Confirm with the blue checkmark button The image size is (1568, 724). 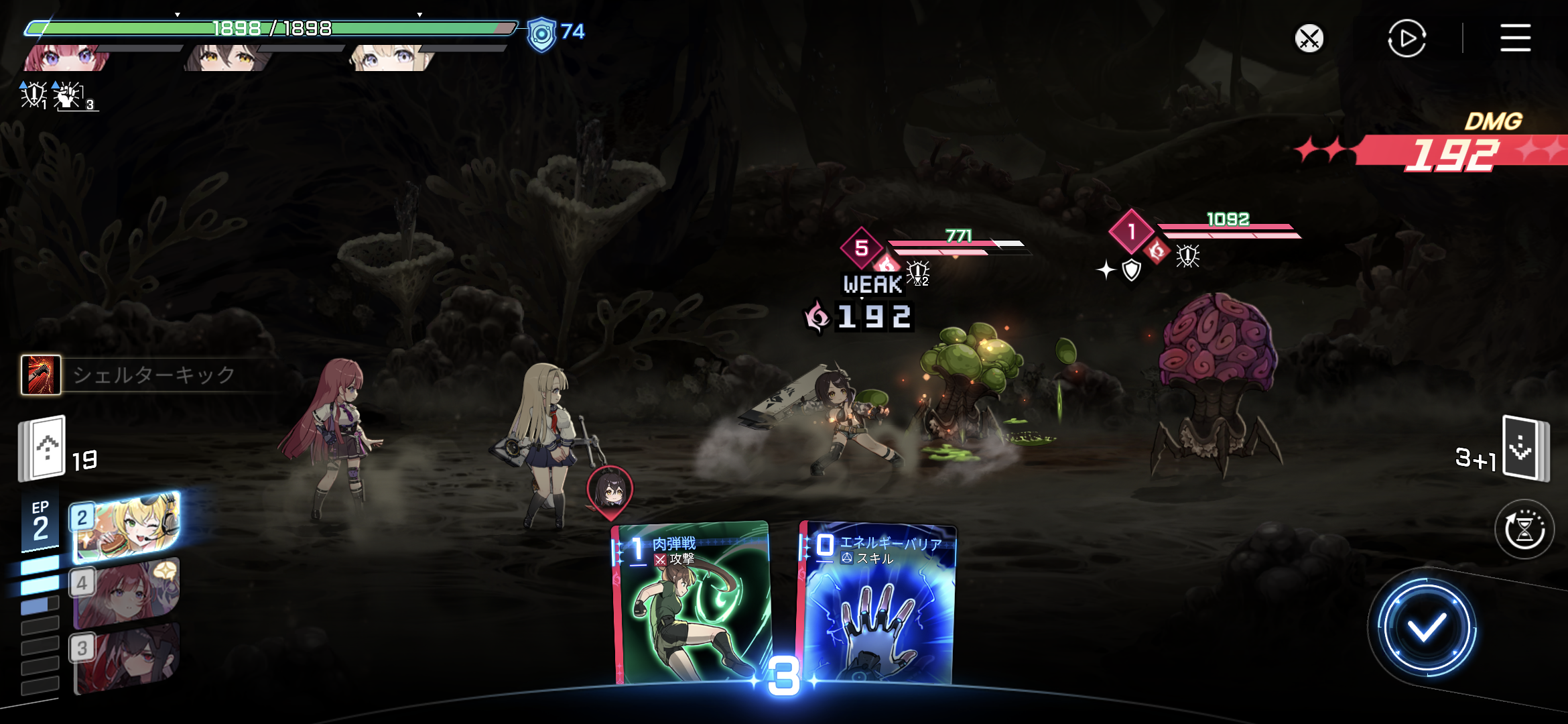[1426, 627]
